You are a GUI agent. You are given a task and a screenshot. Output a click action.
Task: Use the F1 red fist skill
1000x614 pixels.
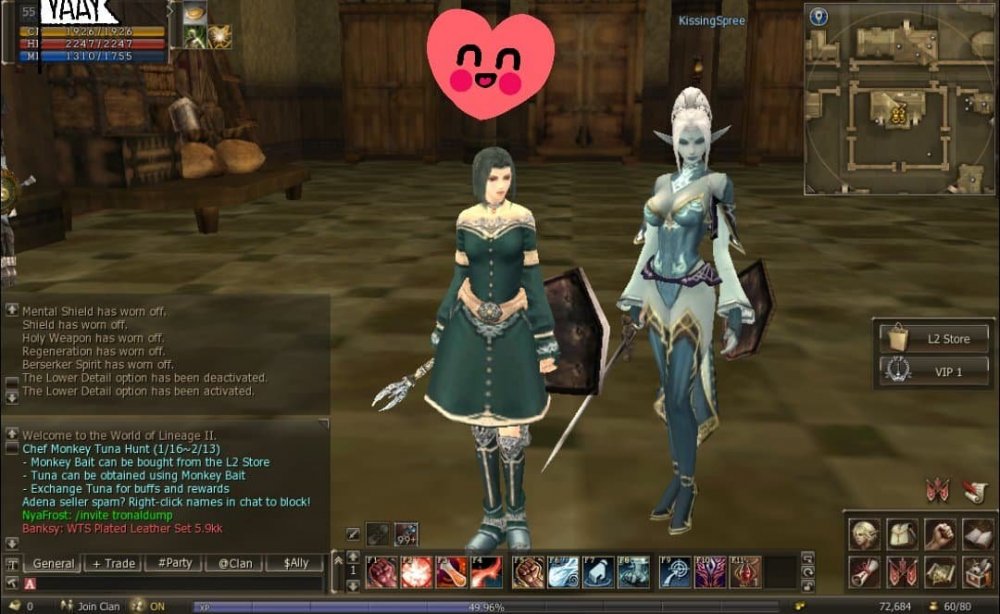pyautogui.click(x=382, y=572)
